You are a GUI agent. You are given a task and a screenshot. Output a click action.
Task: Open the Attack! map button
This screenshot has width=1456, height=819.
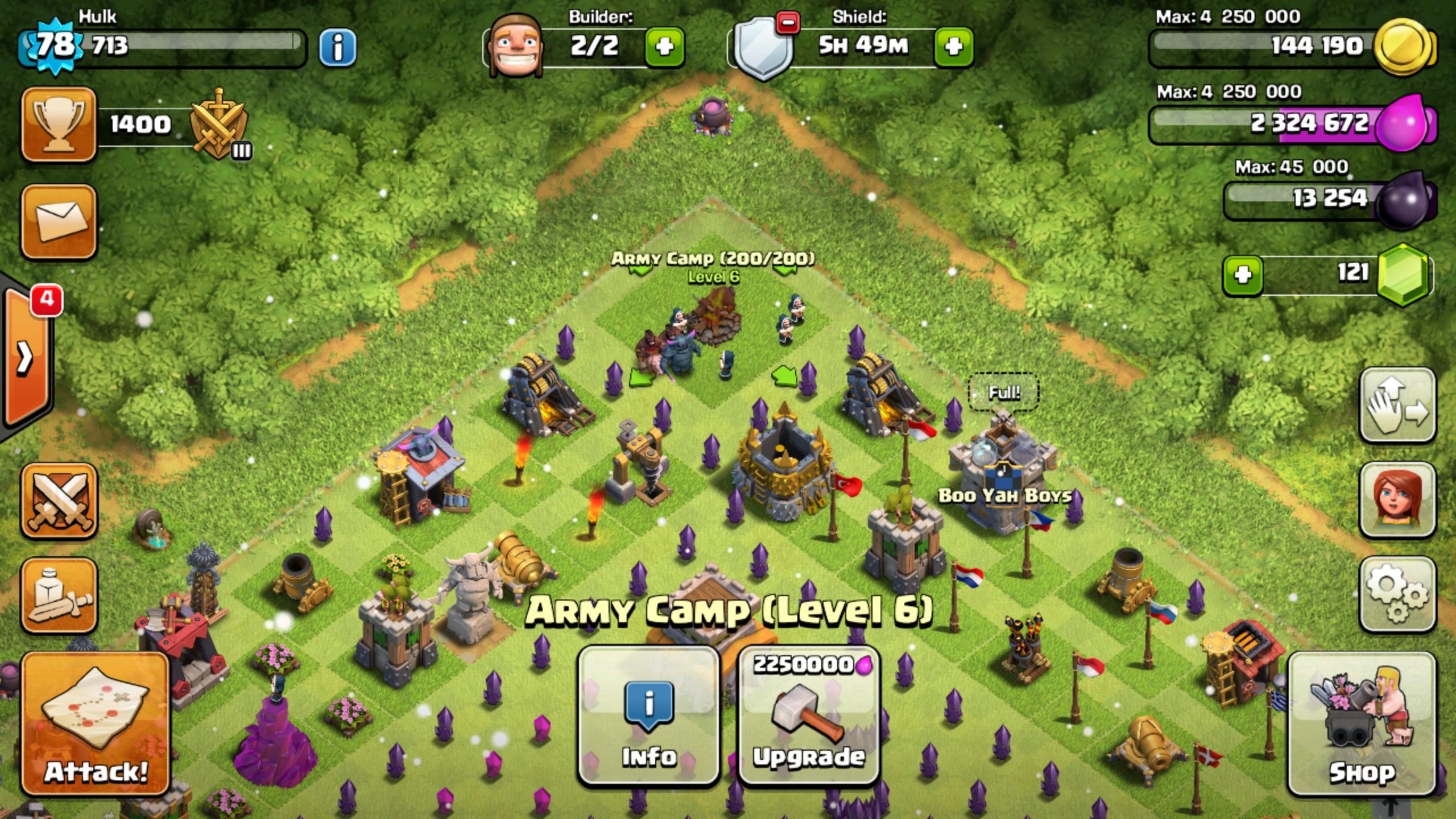tap(96, 723)
